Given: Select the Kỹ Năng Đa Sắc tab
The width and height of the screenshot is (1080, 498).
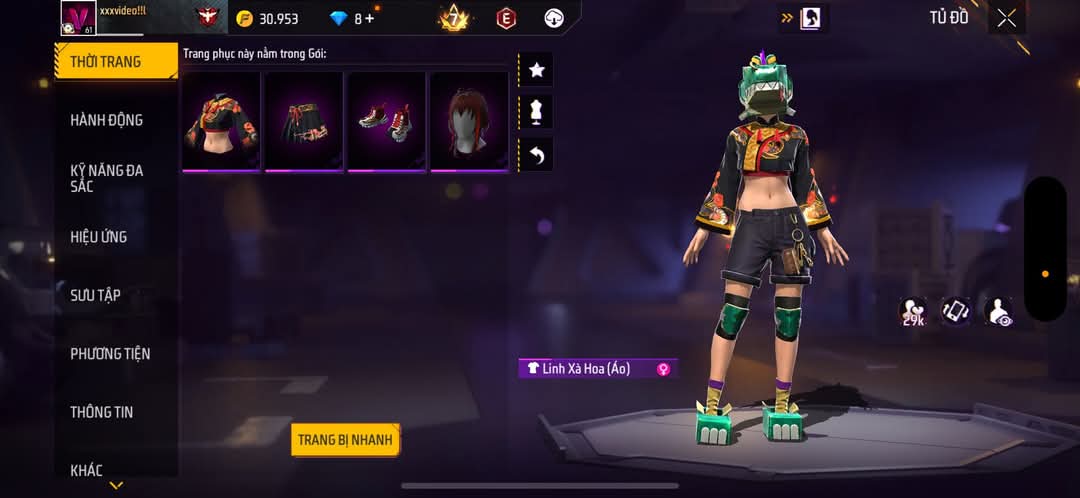Looking at the screenshot, I should [x=106, y=178].
